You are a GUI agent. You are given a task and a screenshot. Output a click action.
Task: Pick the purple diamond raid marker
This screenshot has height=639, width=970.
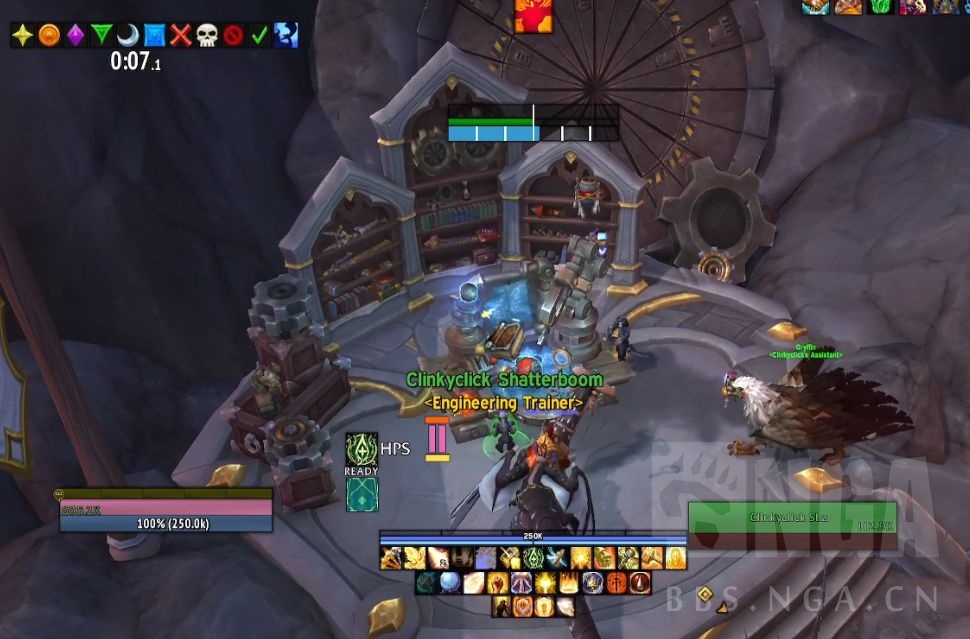pos(75,36)
